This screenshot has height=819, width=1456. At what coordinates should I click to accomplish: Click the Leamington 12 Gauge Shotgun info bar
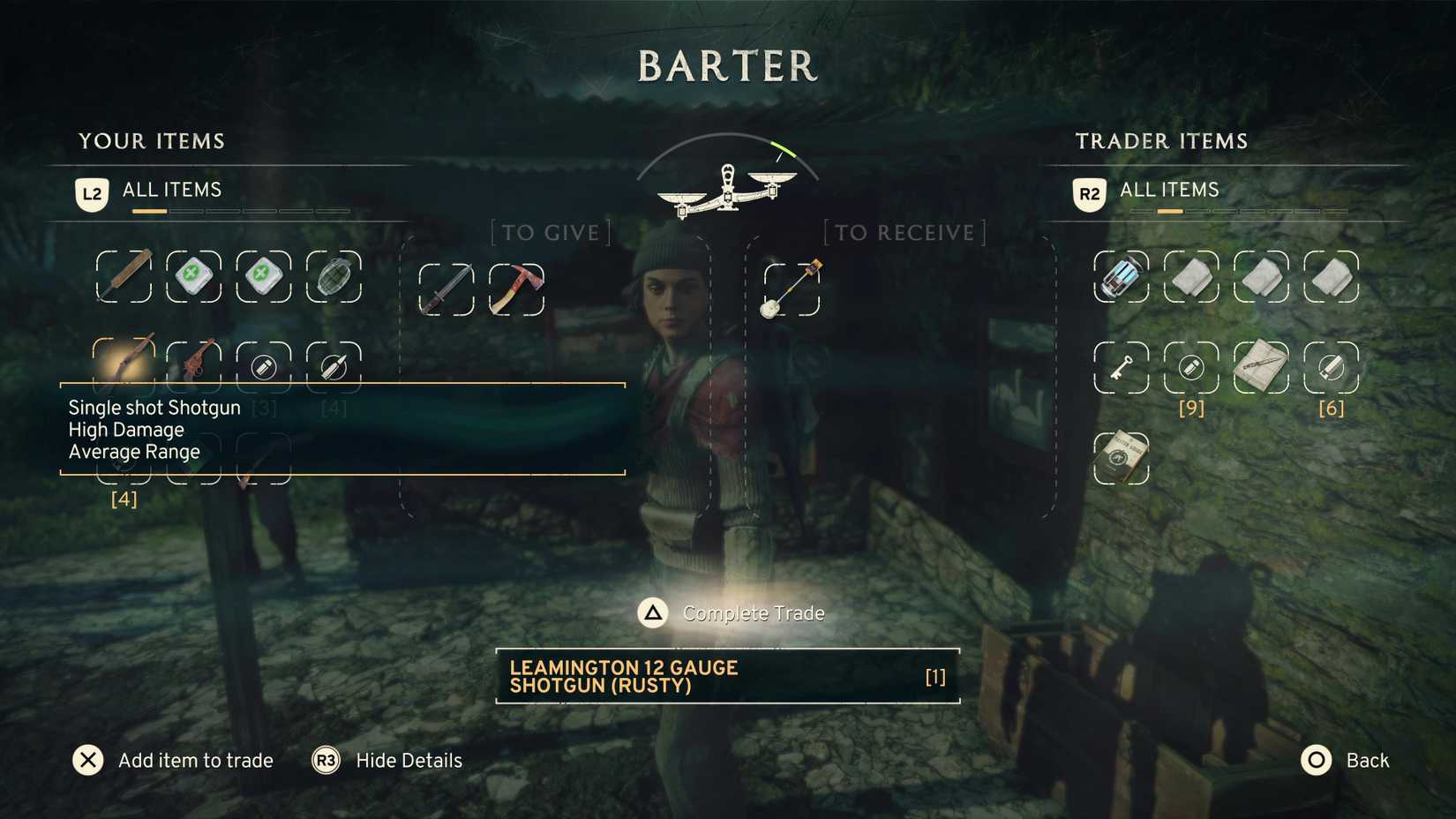(x=726, y=677)
